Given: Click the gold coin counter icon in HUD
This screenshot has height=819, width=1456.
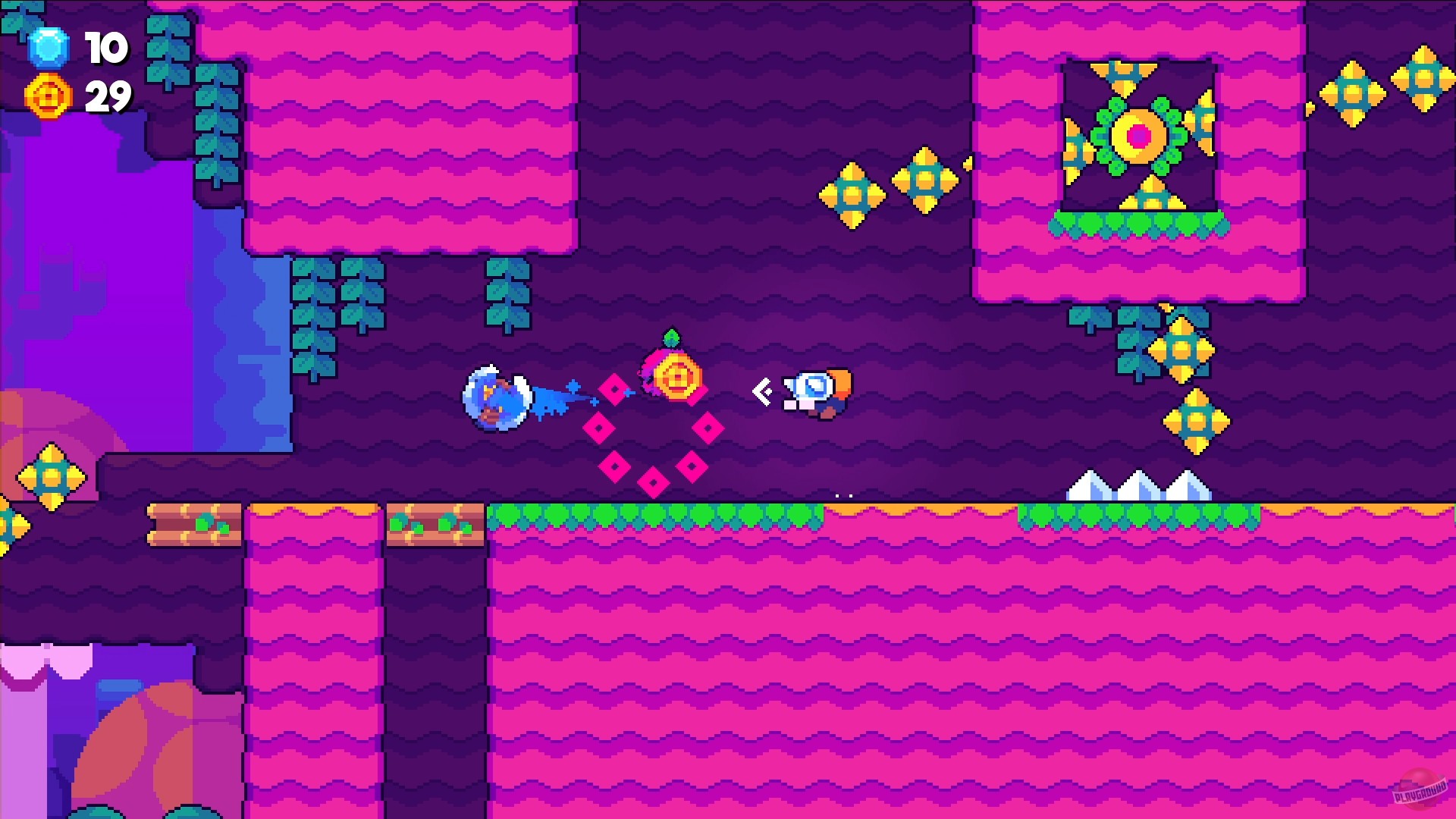Looking at the screenshot, I should 47,97.
